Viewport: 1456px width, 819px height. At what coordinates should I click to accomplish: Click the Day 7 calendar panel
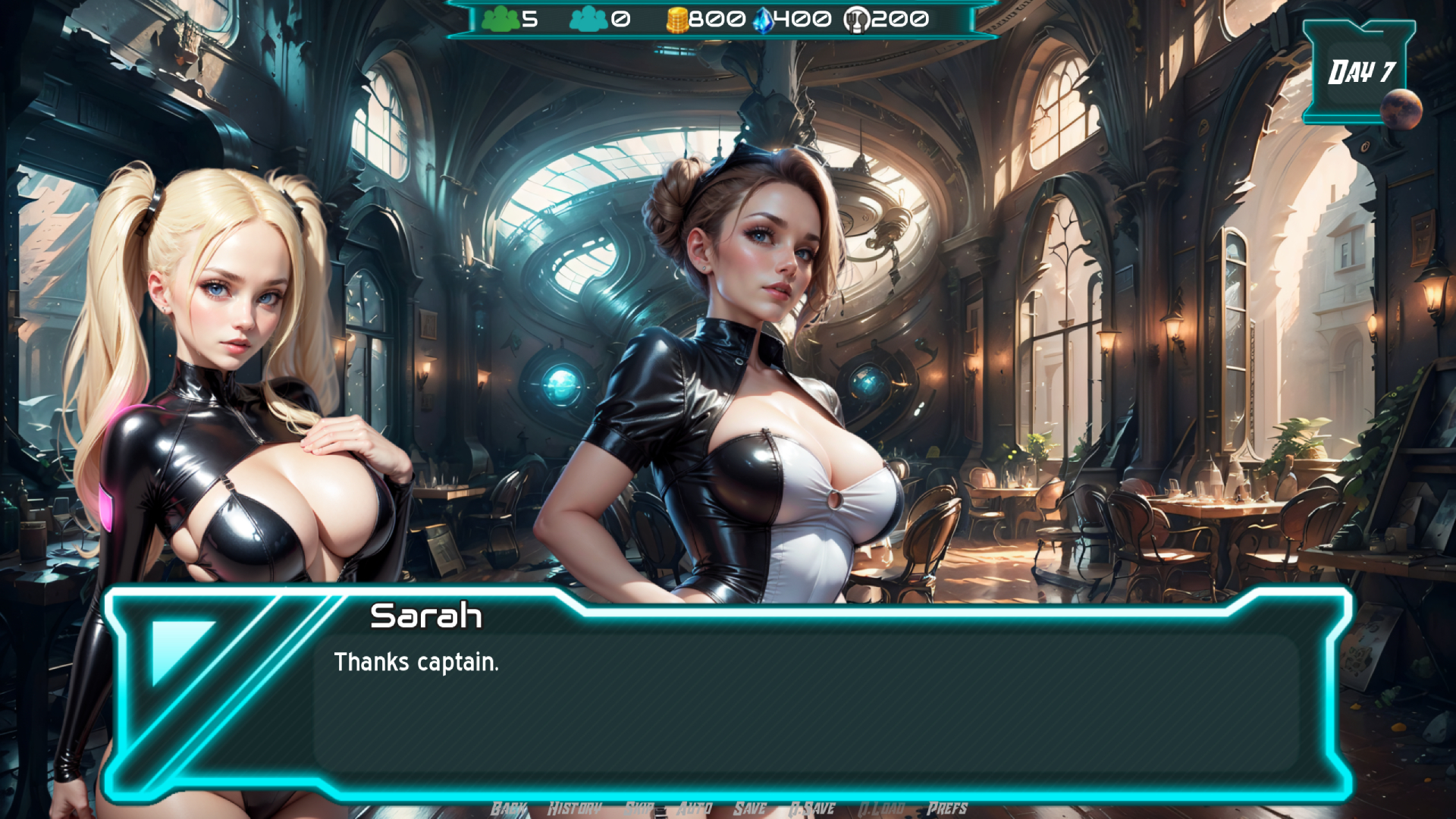pyautogui.click(x=1360, y=72)
